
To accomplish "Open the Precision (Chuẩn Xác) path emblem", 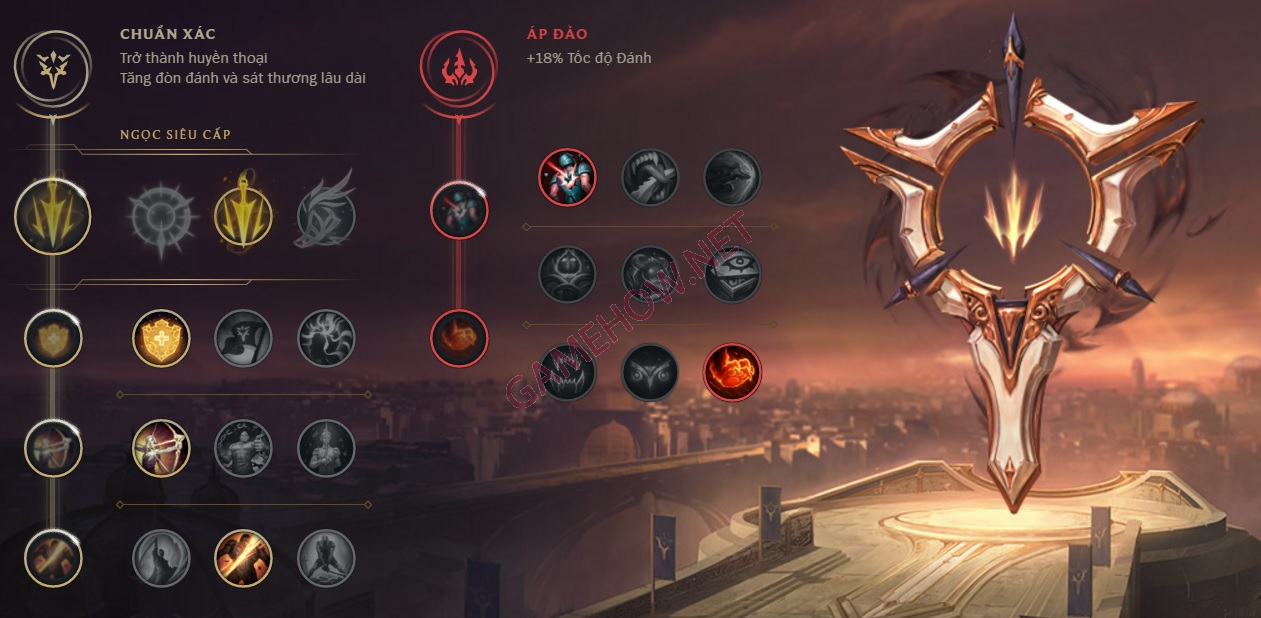I will [x=53, y=66].
